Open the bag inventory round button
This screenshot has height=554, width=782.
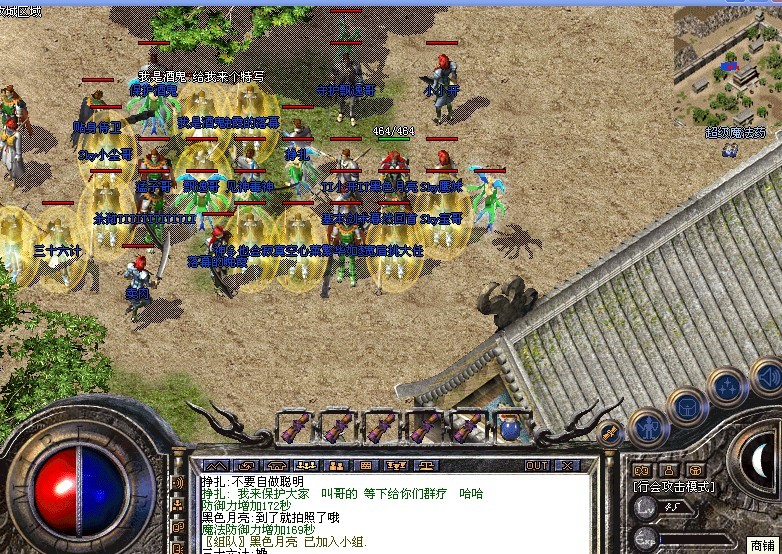tap(688, 405)
